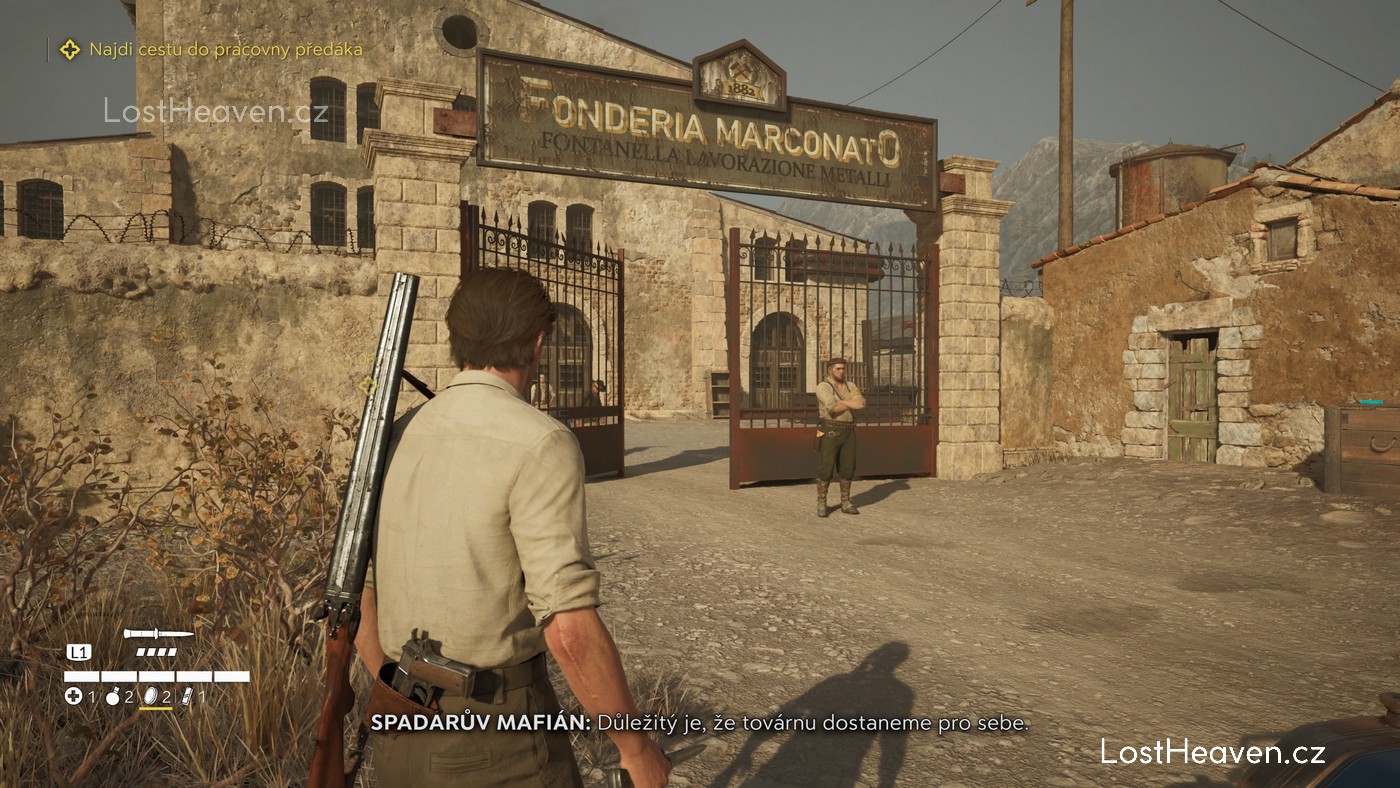Viewport: 1400px width, 788px height.
Task: Select the equipped knife weapon icon
Action: click(x=158, y=634)
